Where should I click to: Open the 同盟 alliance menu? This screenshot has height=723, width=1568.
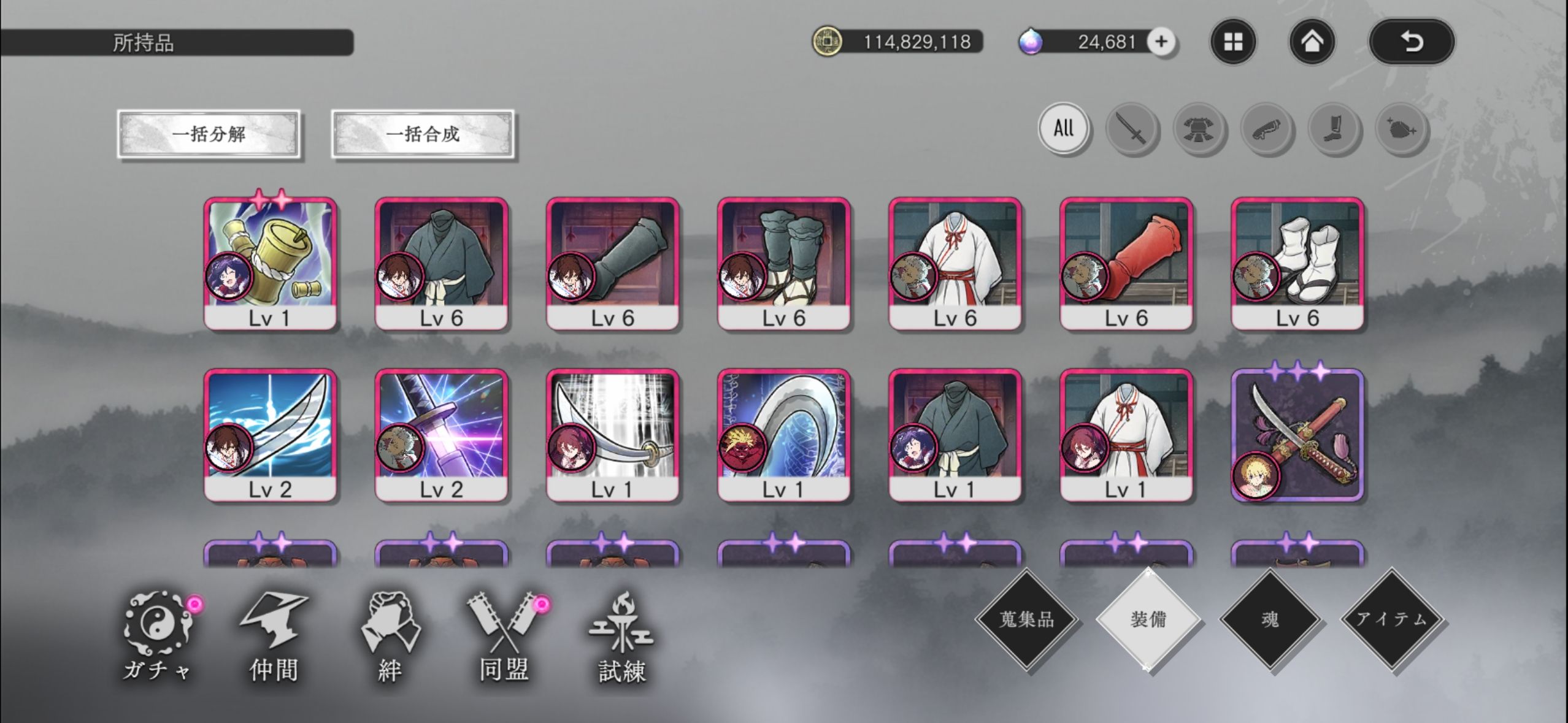coord(504,638)
